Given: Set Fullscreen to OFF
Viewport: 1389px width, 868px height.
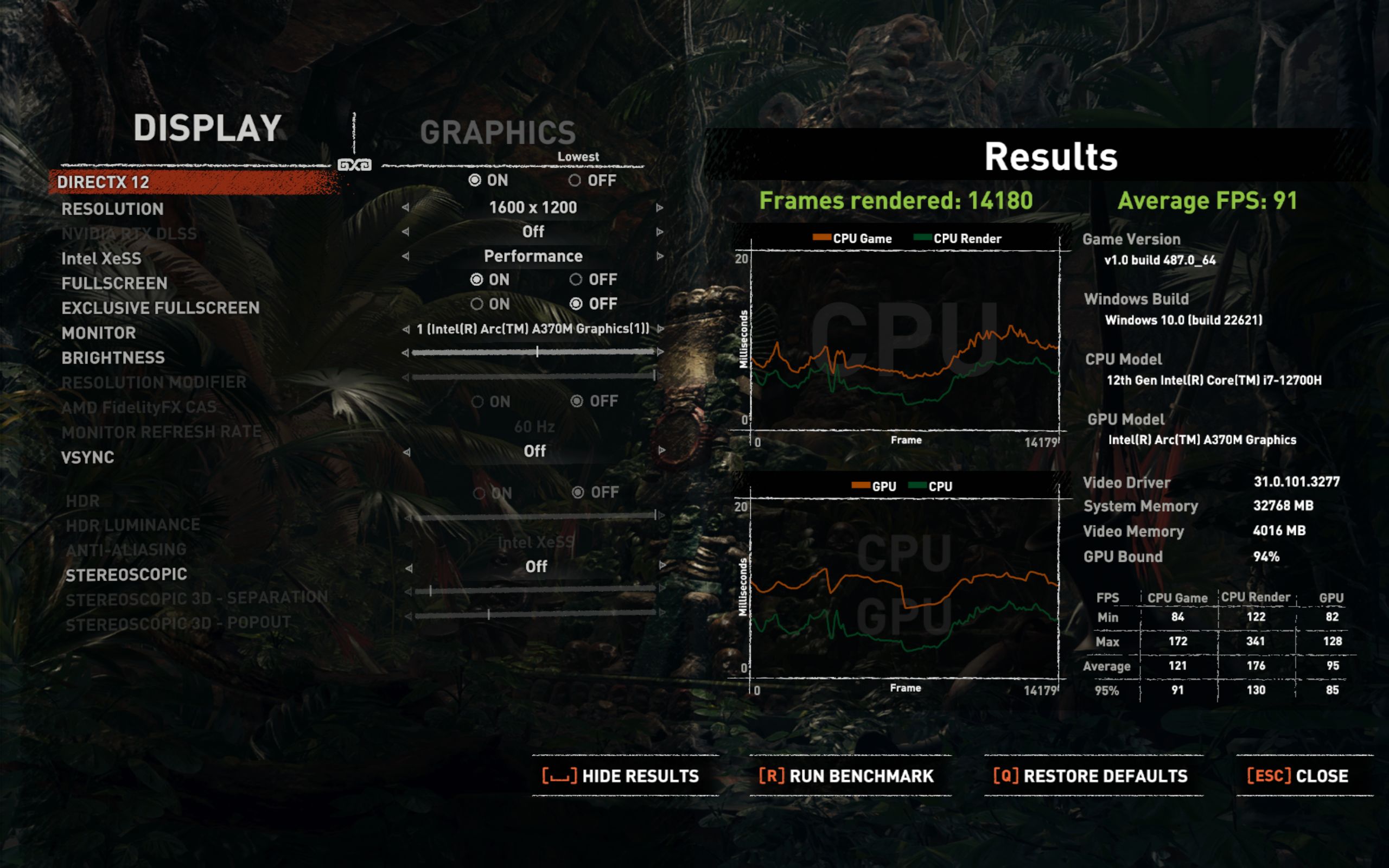Looking at the screenshot, I should point(576,279).
